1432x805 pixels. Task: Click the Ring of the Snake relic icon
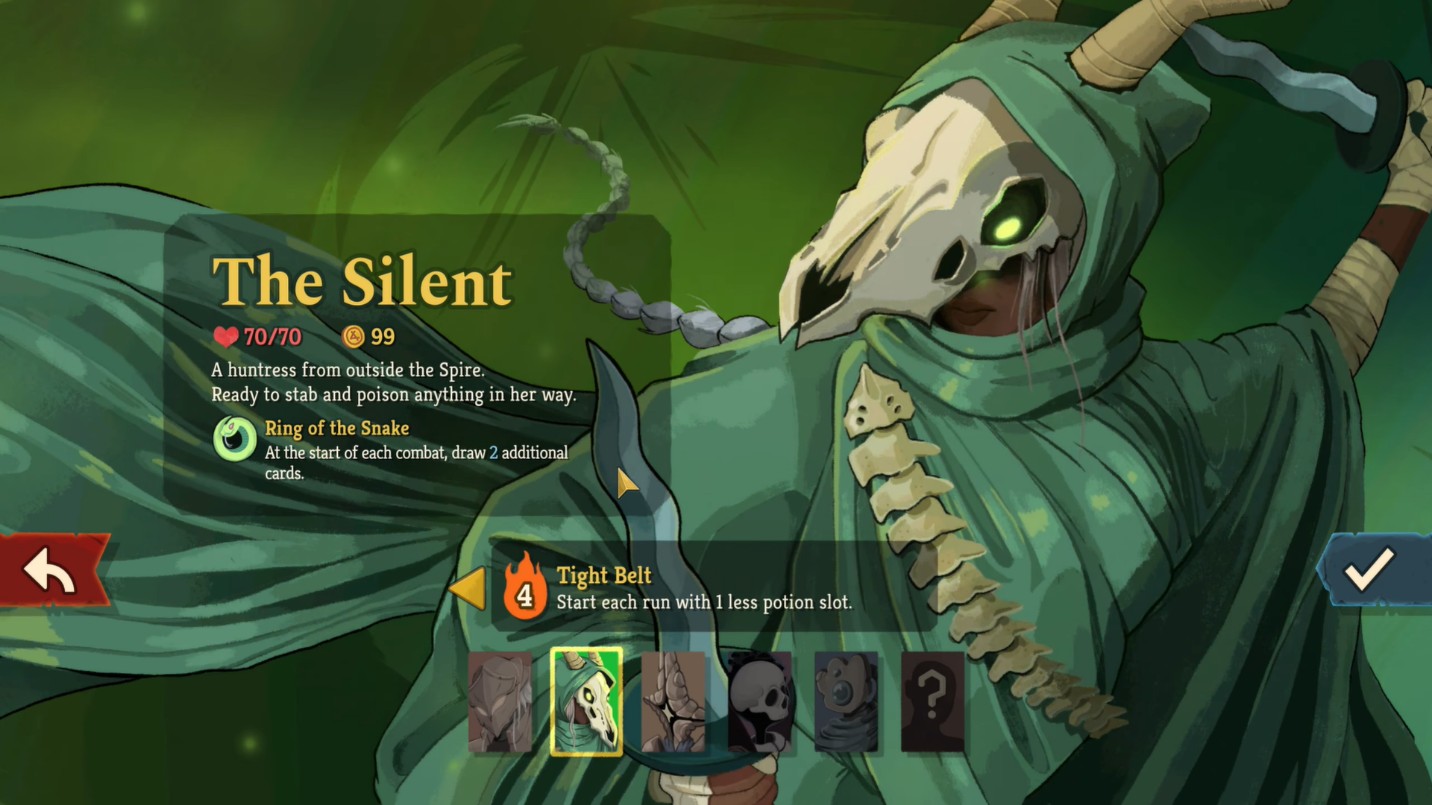pos(236,438)
